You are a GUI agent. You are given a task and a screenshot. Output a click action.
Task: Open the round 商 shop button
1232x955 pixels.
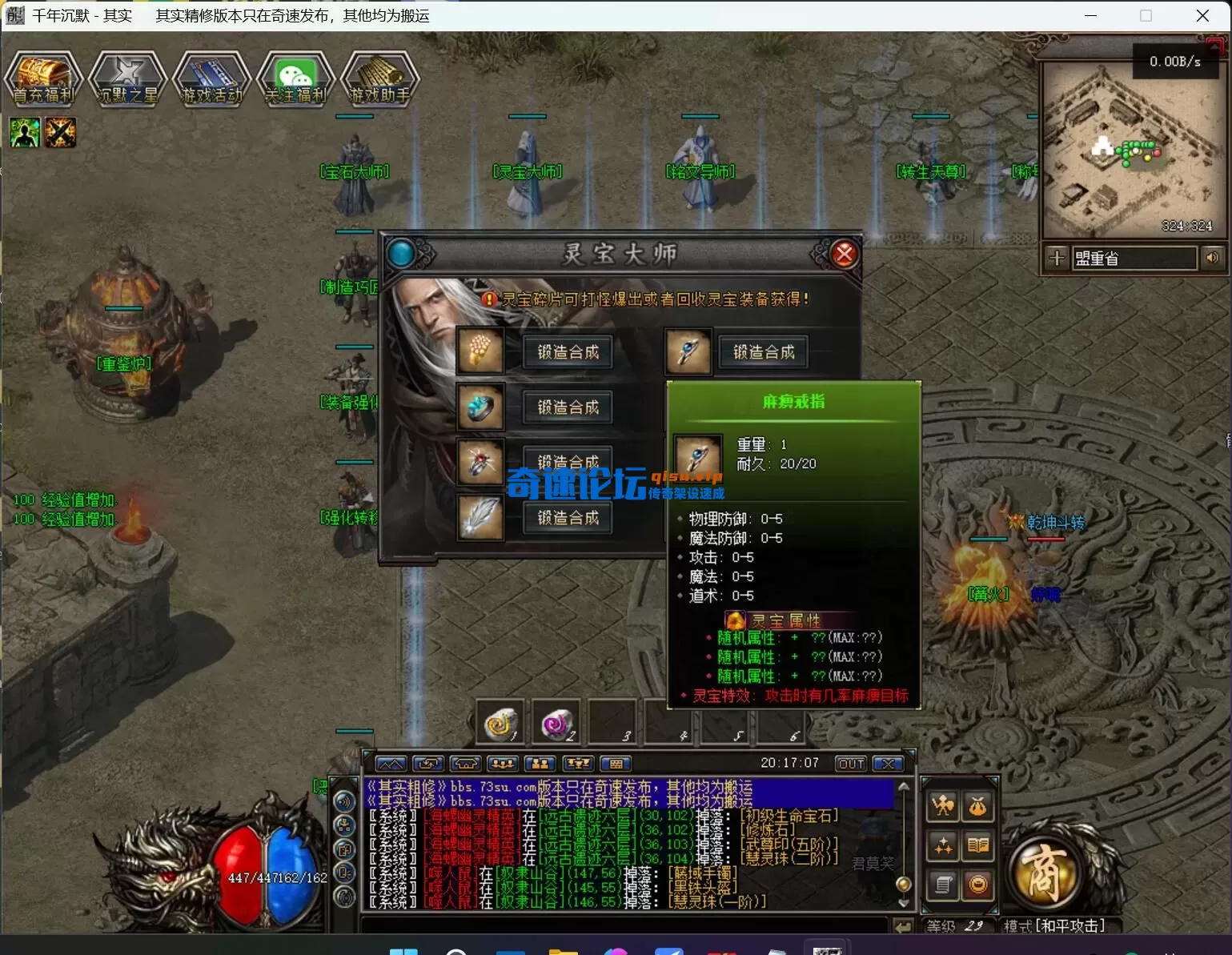1043,874
